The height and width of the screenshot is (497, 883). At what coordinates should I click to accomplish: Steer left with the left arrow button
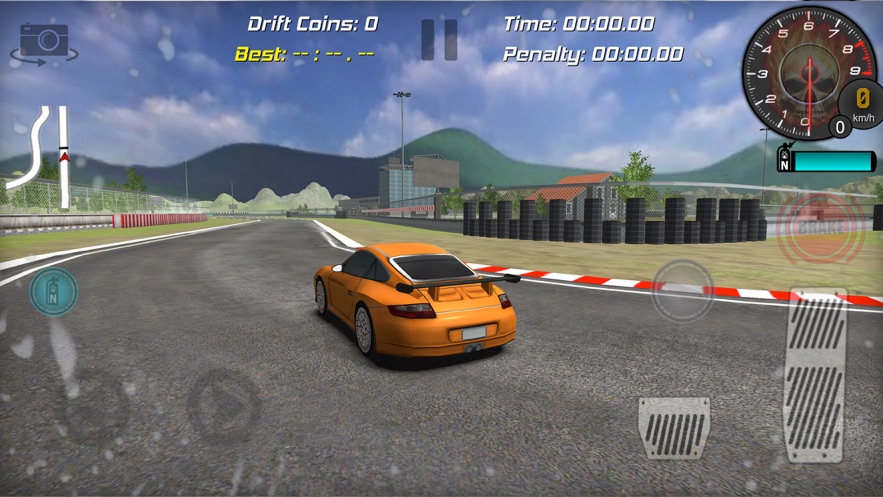coord(94,405)
